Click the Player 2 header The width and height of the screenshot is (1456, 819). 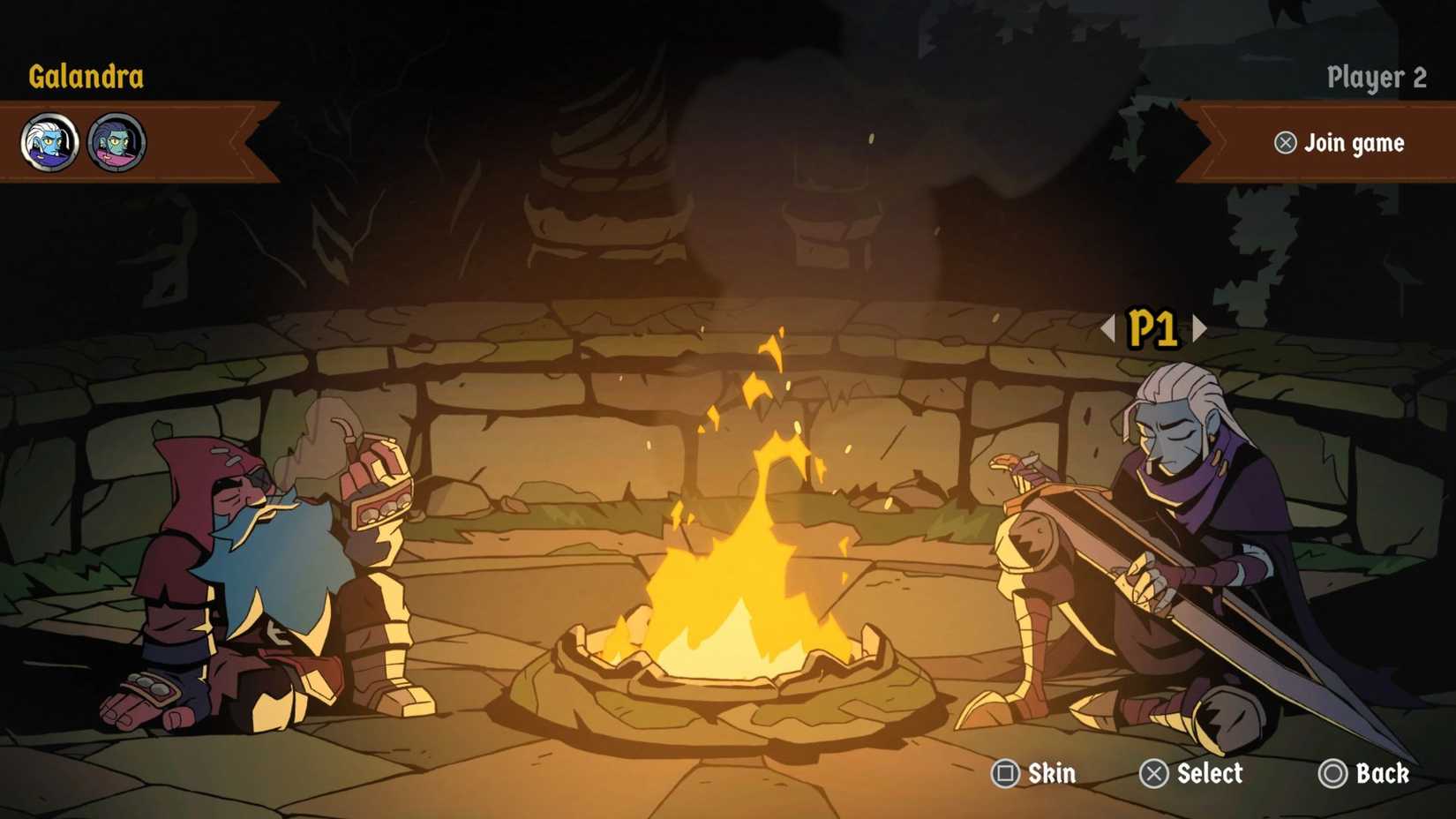point(1377,78)
